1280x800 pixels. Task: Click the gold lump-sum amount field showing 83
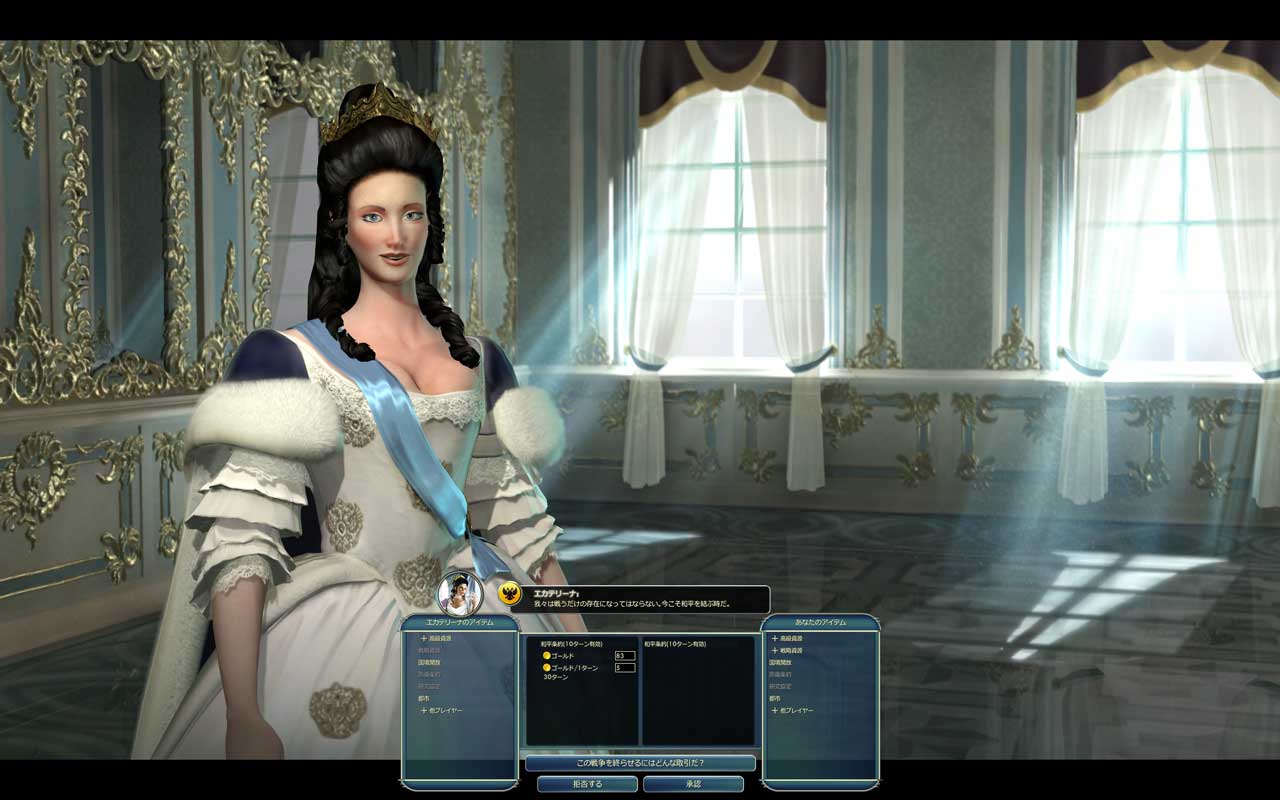pos(625,656)
